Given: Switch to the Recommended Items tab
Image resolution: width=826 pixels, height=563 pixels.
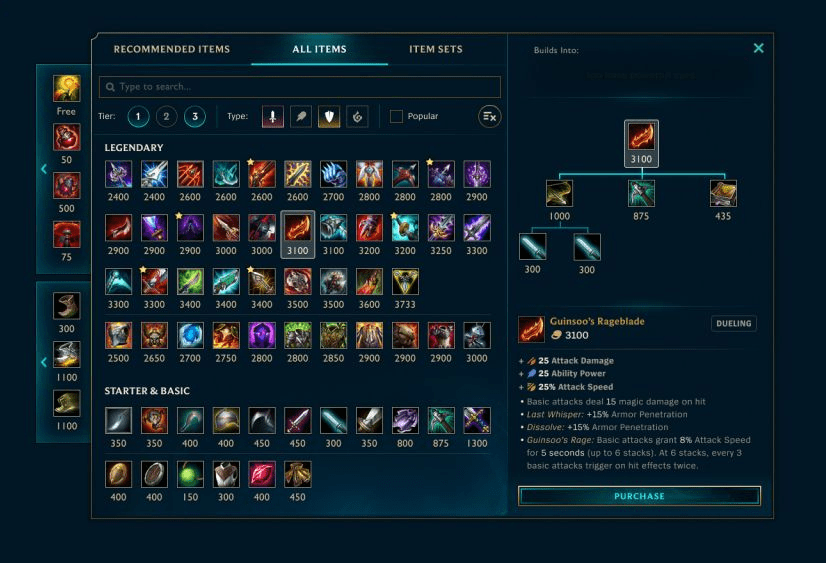Looking at the screenshot, I should tap(171, 49).
